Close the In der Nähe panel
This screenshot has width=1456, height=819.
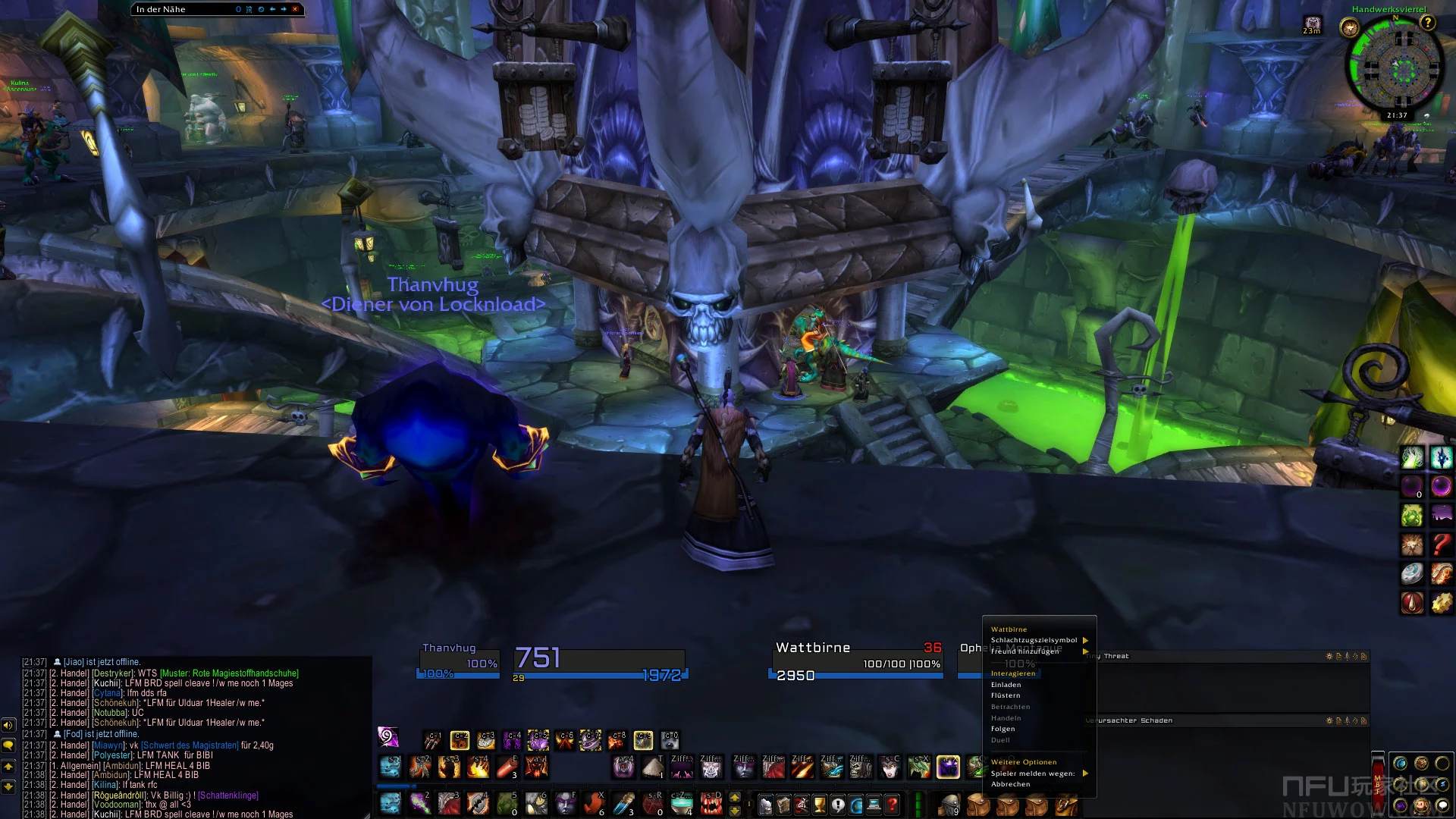pos(295,9)
